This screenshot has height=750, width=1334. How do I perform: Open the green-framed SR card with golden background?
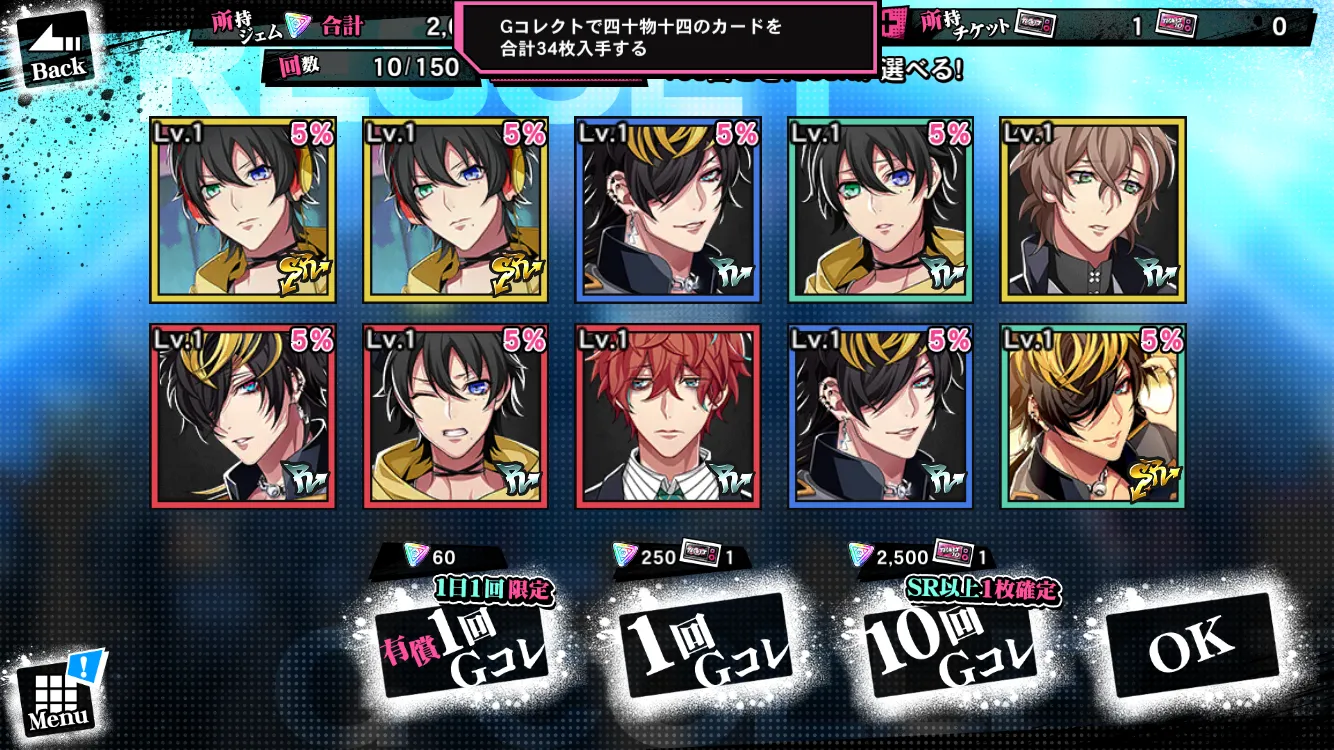(1093, 416)
